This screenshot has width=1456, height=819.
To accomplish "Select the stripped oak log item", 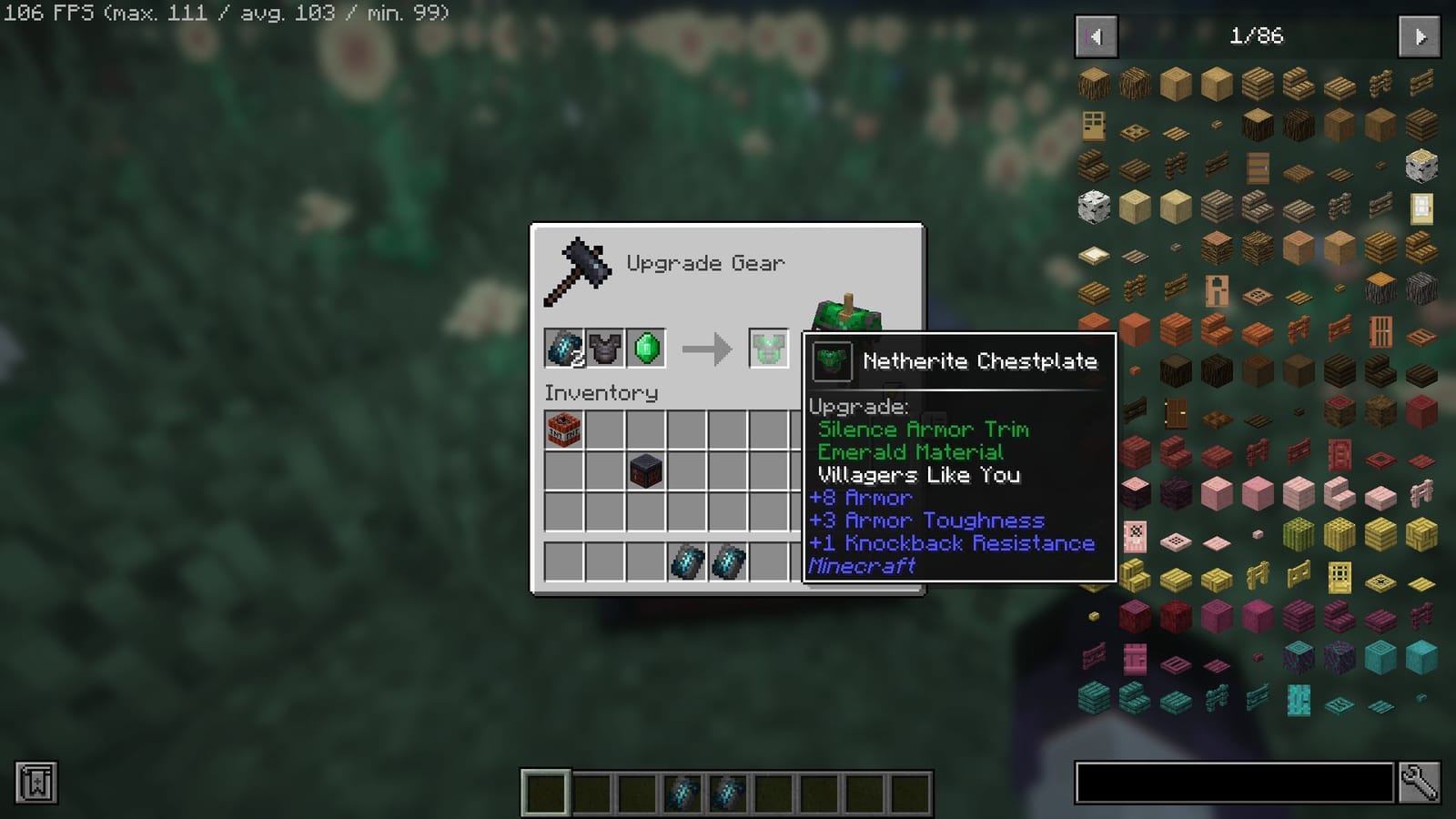I will pyautogui.click(x=1177, y=82).
